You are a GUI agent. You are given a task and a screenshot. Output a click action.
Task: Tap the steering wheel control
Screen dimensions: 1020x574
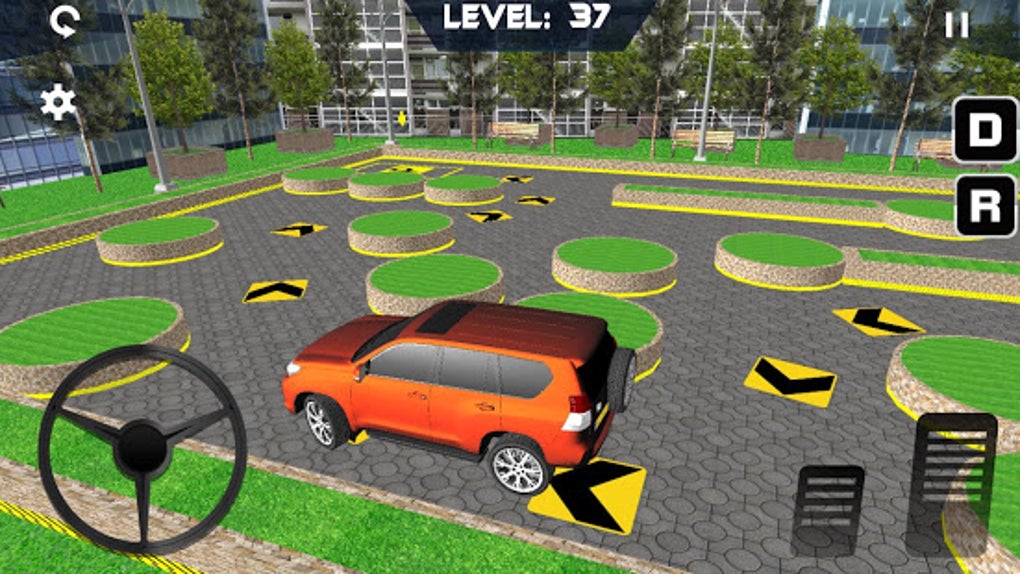pos(142,447)
